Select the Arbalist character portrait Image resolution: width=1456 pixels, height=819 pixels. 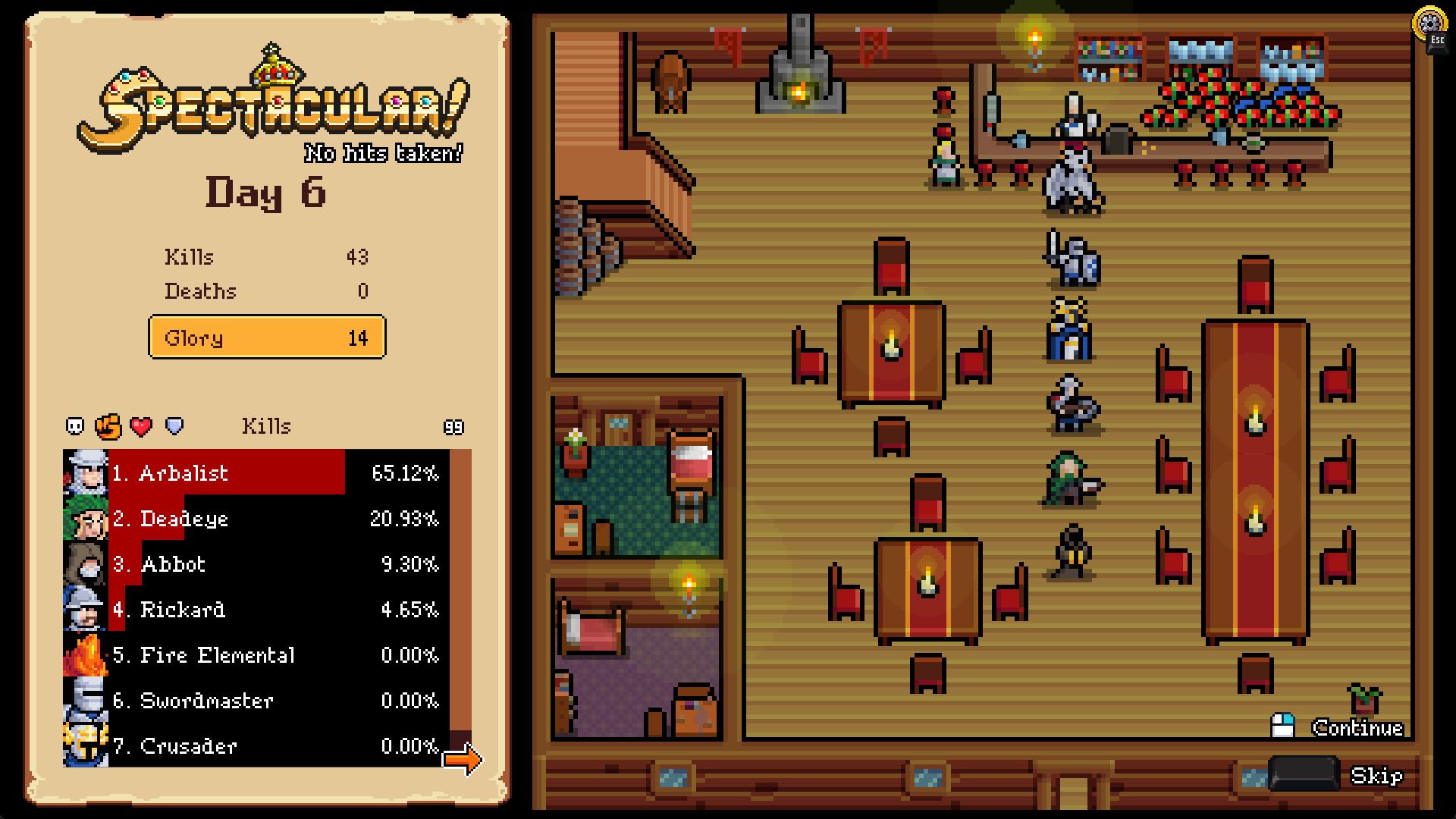point(87,474)
